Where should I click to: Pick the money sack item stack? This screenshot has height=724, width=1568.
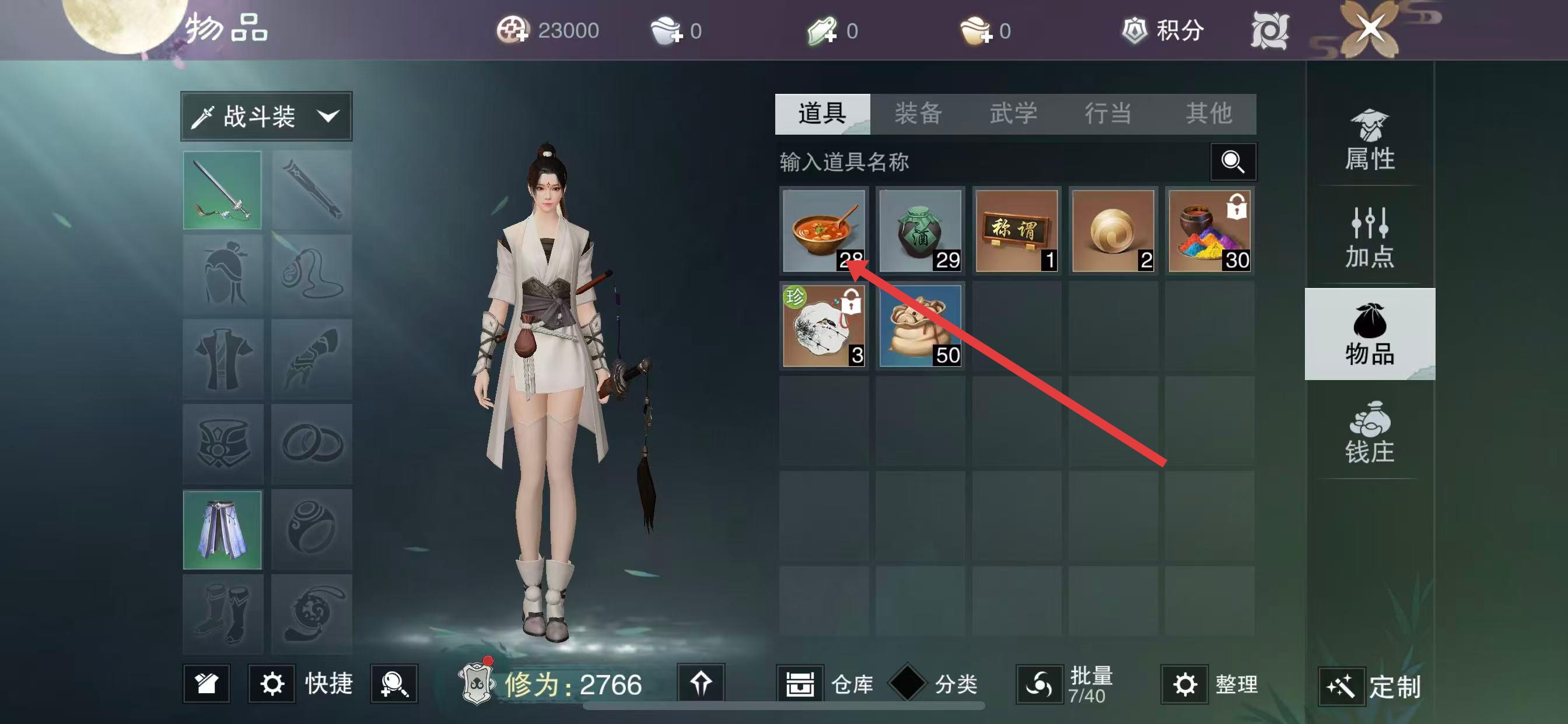[921, 326]
